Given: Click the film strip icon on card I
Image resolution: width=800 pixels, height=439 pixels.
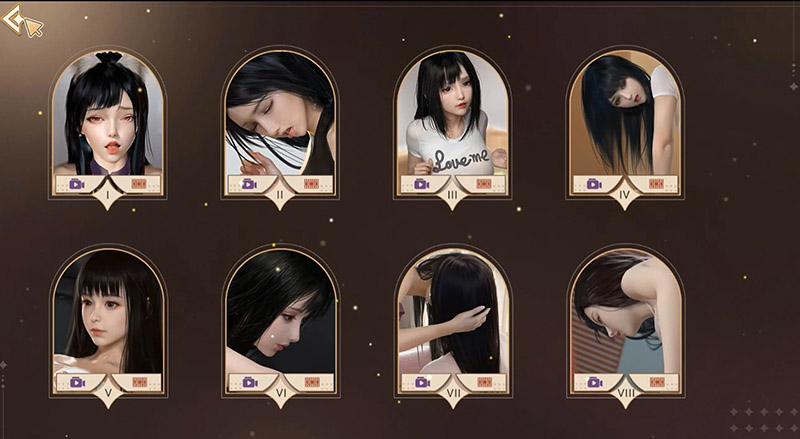Looking at the screenshot, I should pyautogui.click(x=140, y=184).
